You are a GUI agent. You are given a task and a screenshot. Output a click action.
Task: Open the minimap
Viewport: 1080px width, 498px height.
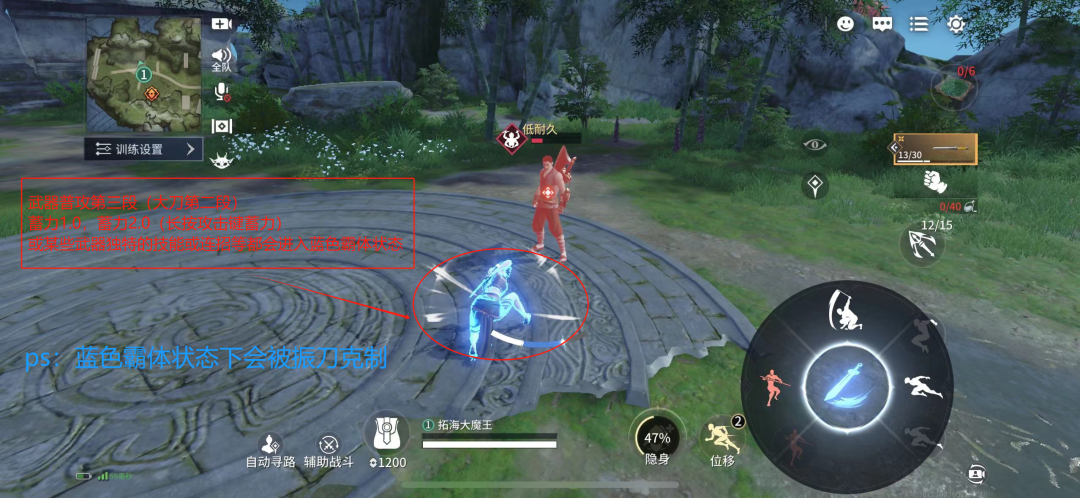pos(143,74)
